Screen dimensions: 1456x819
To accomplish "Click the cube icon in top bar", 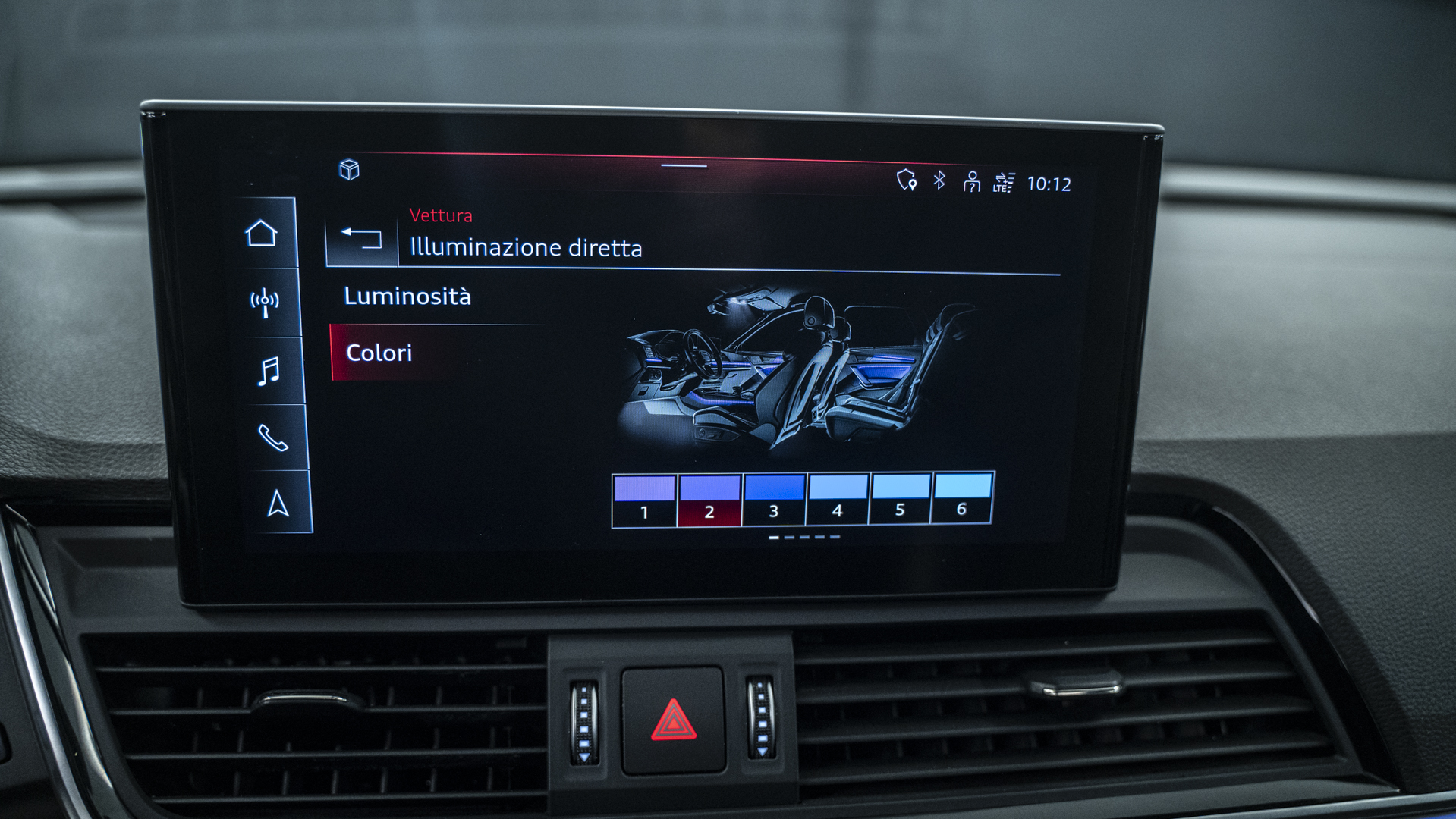I will tap(349, 170).
